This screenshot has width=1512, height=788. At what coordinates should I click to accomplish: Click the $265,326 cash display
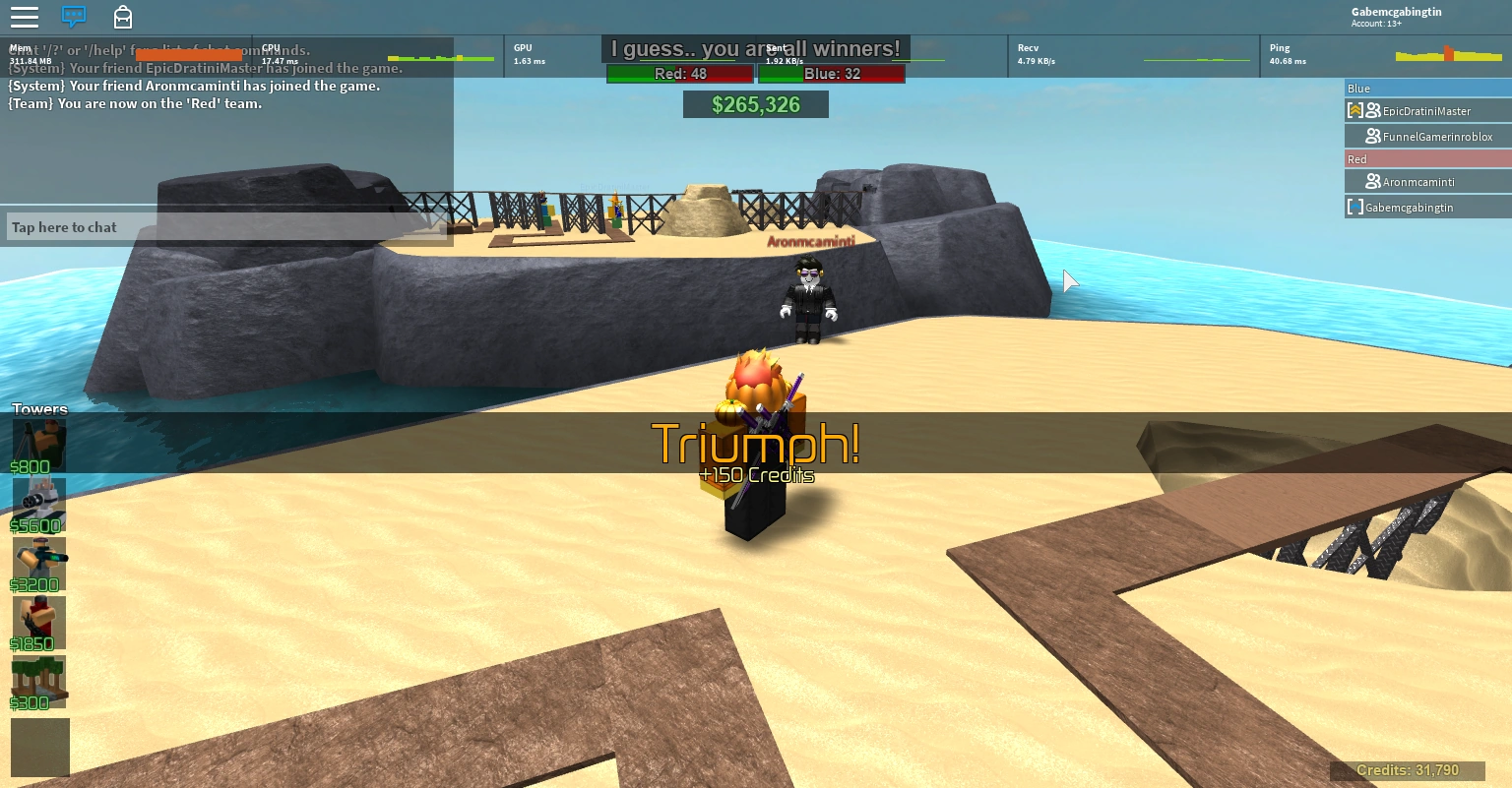756,104
